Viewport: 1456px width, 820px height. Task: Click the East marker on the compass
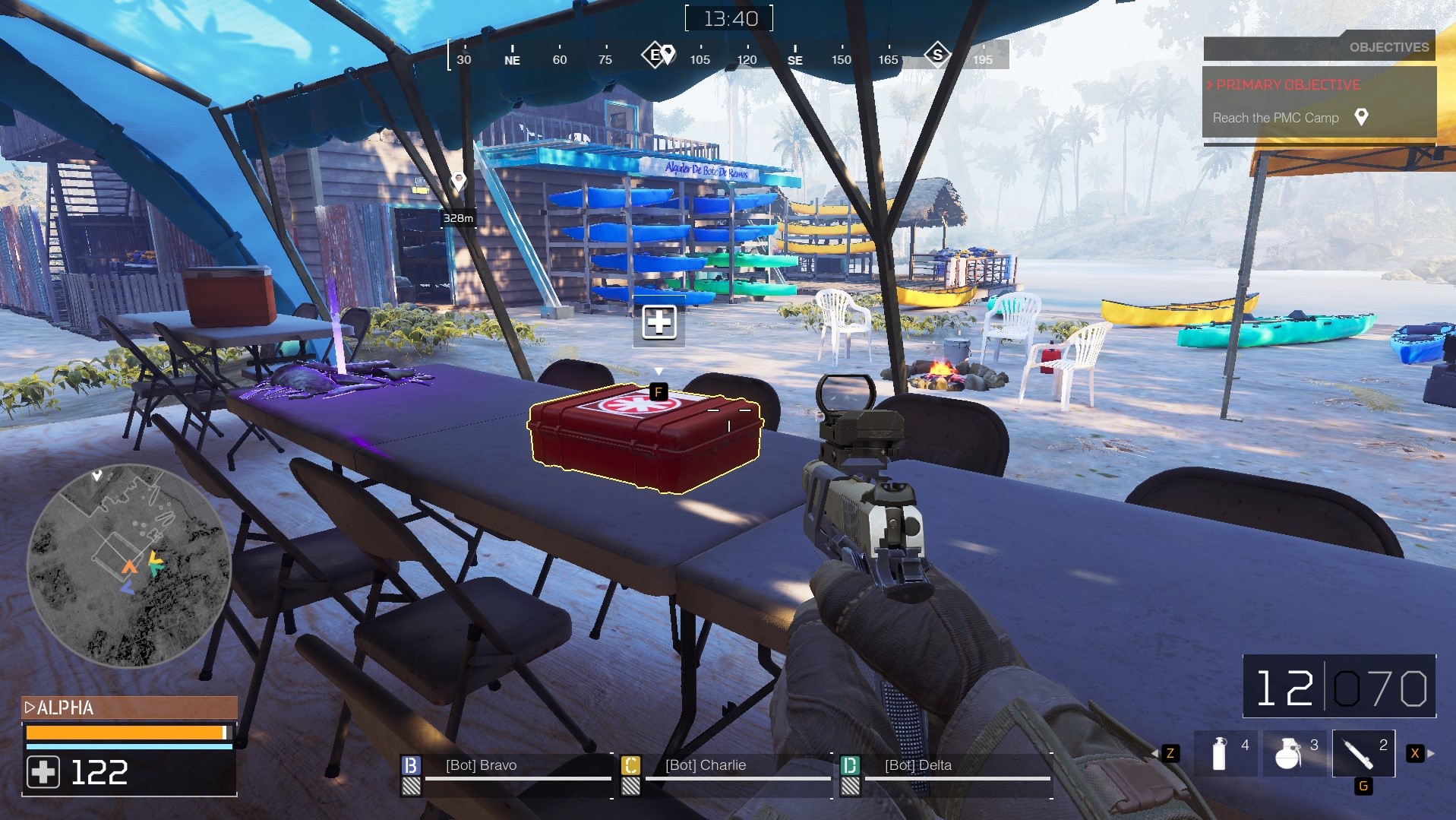click(x=654, y=55)
